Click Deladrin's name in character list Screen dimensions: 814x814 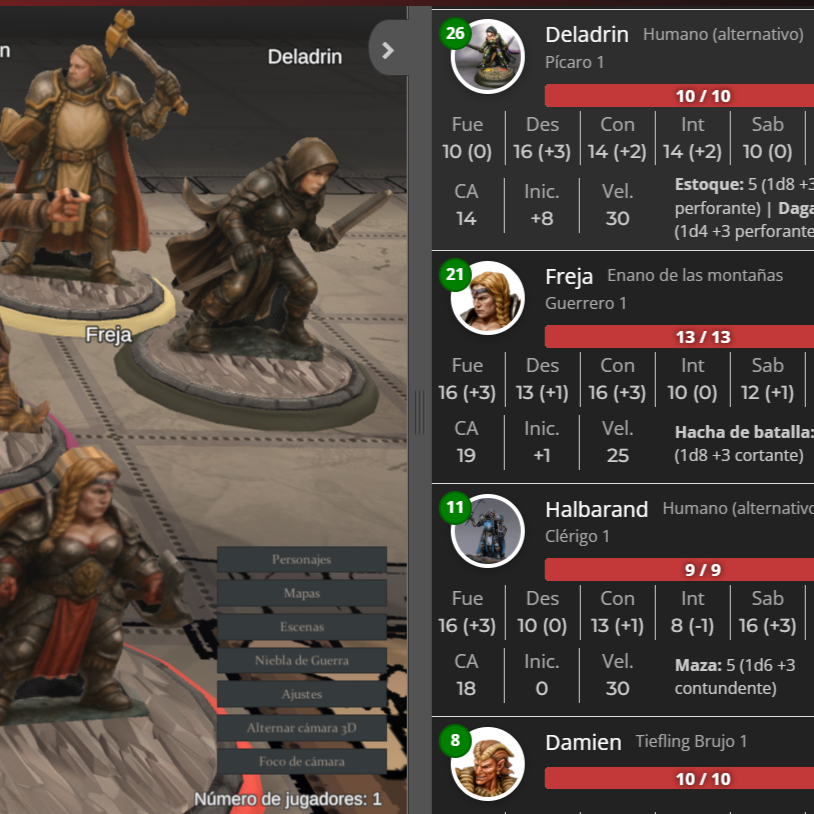click(586, 35)
